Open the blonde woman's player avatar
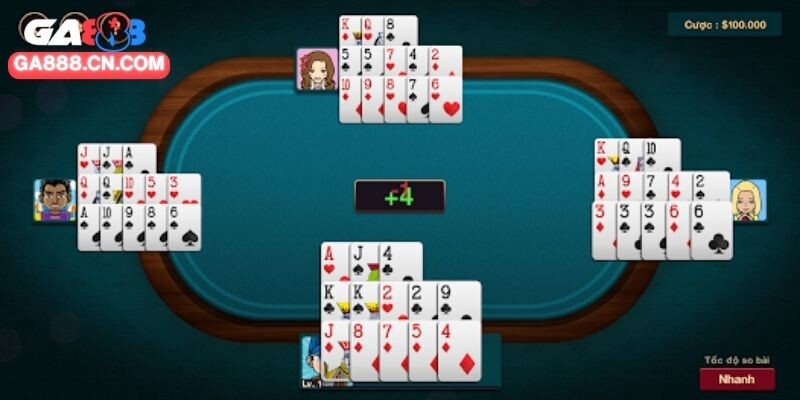This screenshot has height=400, width=800. (748, 200)
